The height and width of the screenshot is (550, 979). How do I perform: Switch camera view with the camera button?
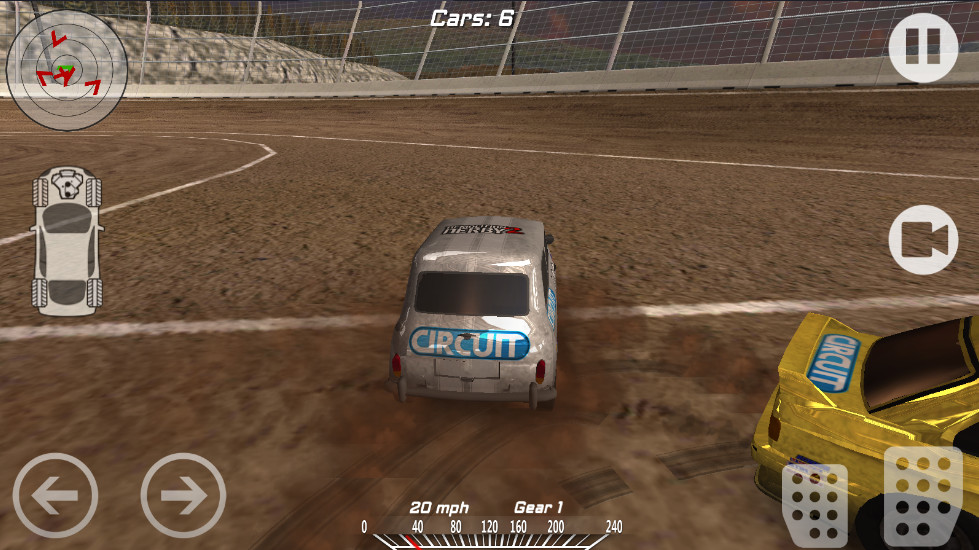923,240
